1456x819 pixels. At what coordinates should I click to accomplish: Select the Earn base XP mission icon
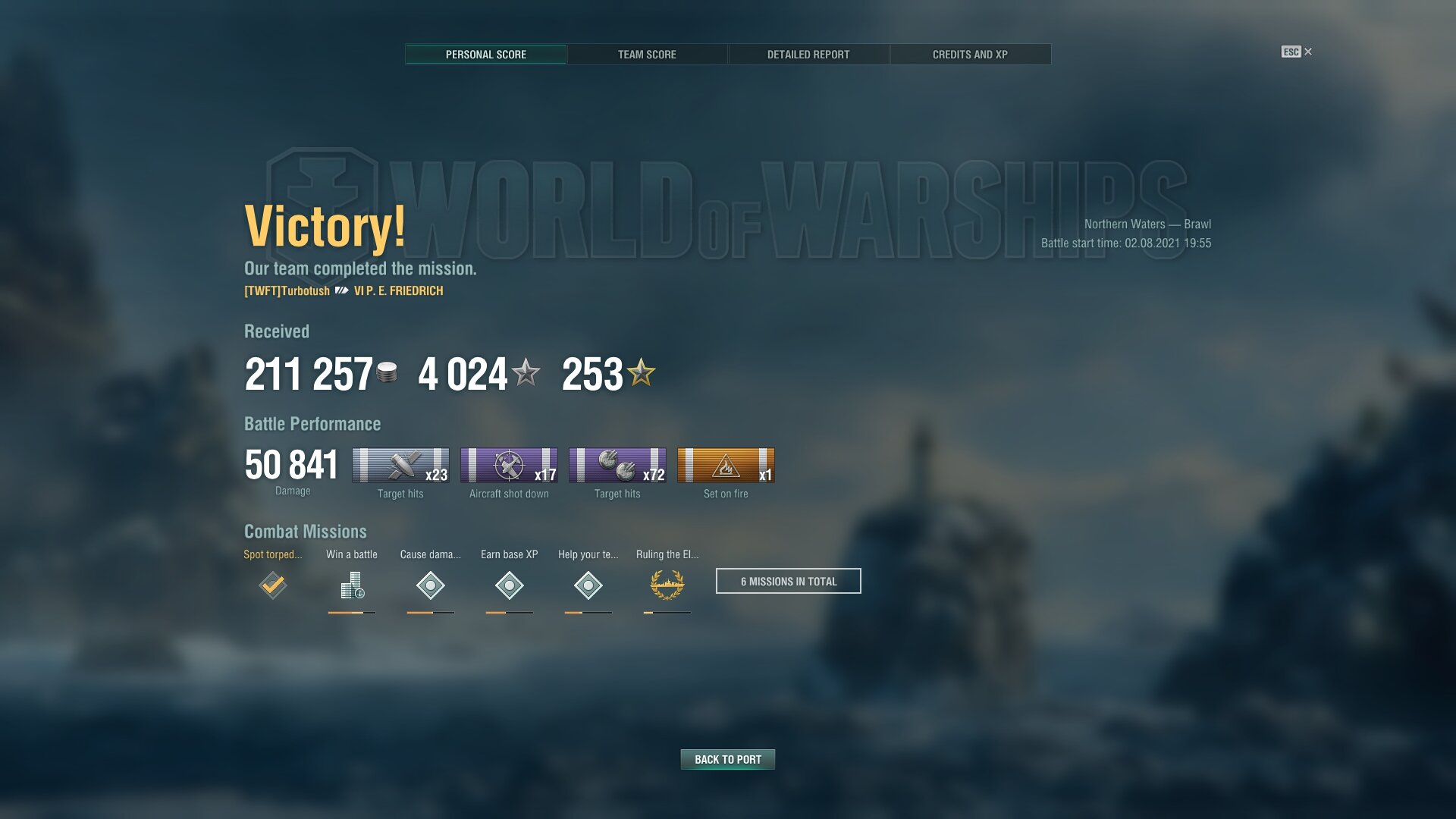(x=510, y=585)
